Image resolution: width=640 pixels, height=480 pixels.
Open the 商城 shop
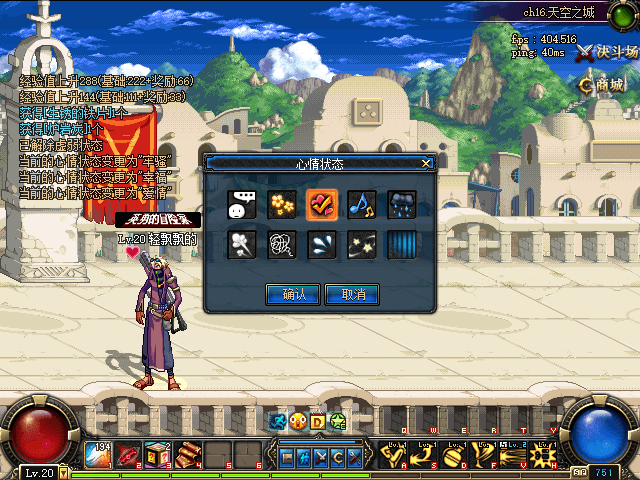tap(603, 85)
